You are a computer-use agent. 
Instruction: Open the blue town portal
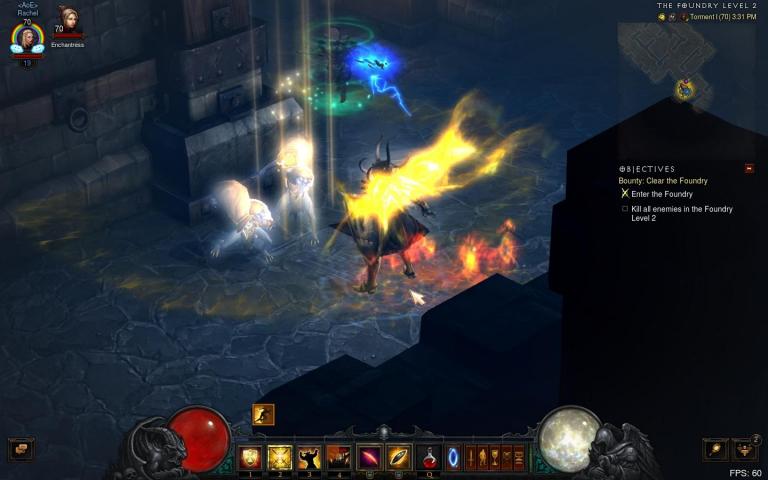453,458
